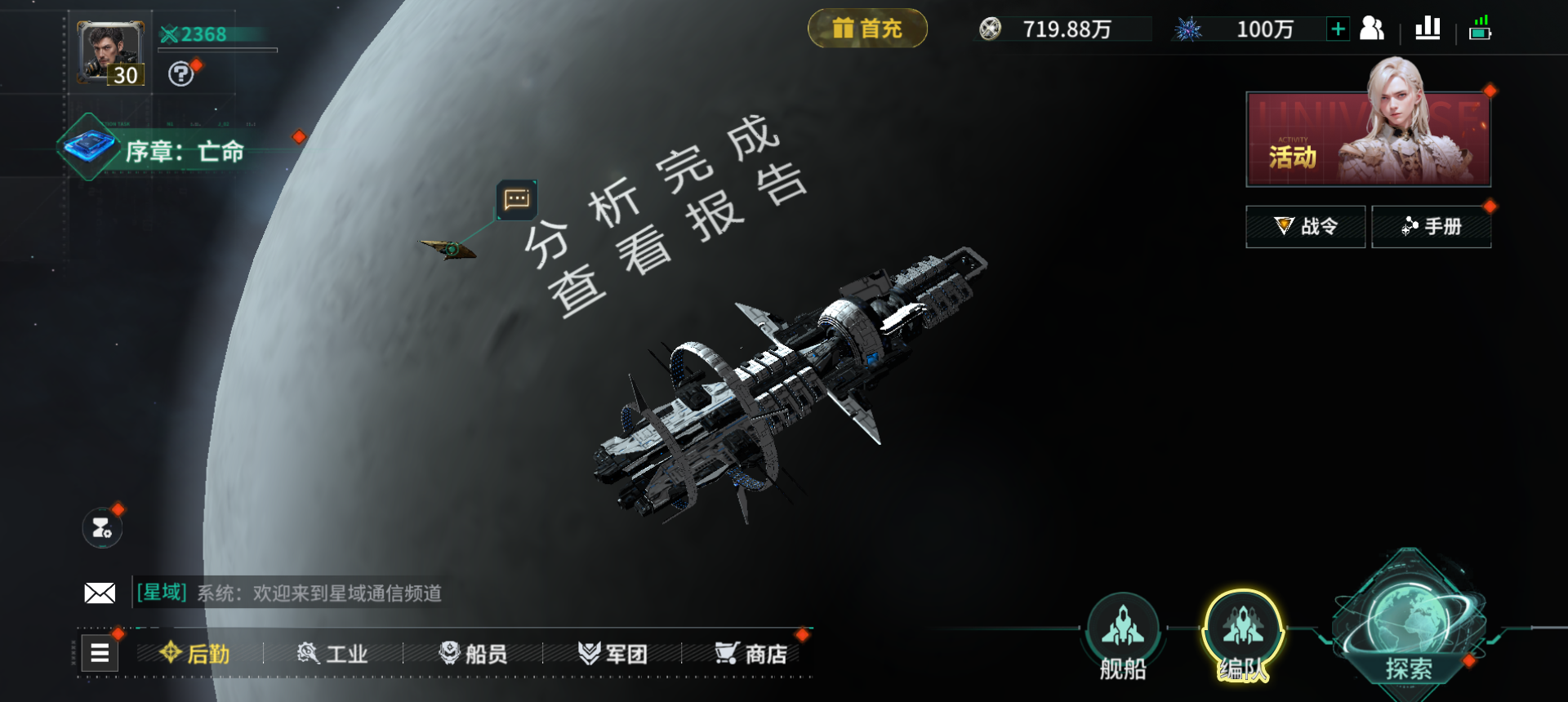Viewport: 1568px width, 702px height.
Task: Switch to the 工业 Industry tab
Action: [x=335, y=654]
